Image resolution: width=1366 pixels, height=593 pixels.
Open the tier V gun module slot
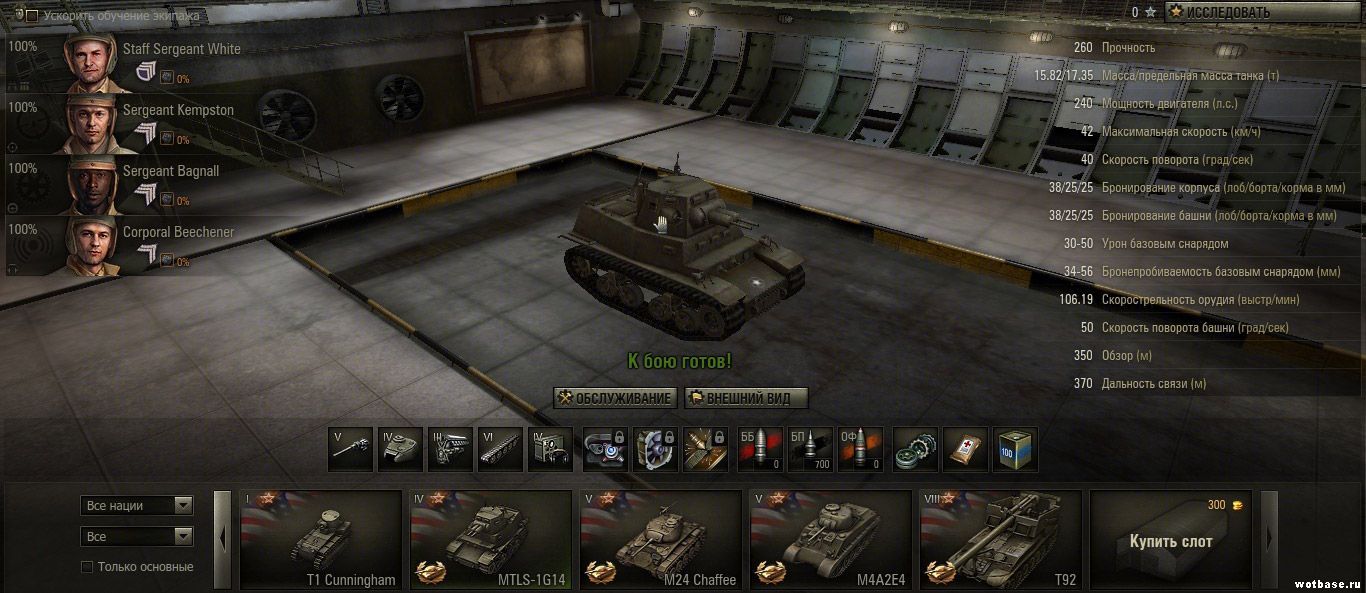351,450
